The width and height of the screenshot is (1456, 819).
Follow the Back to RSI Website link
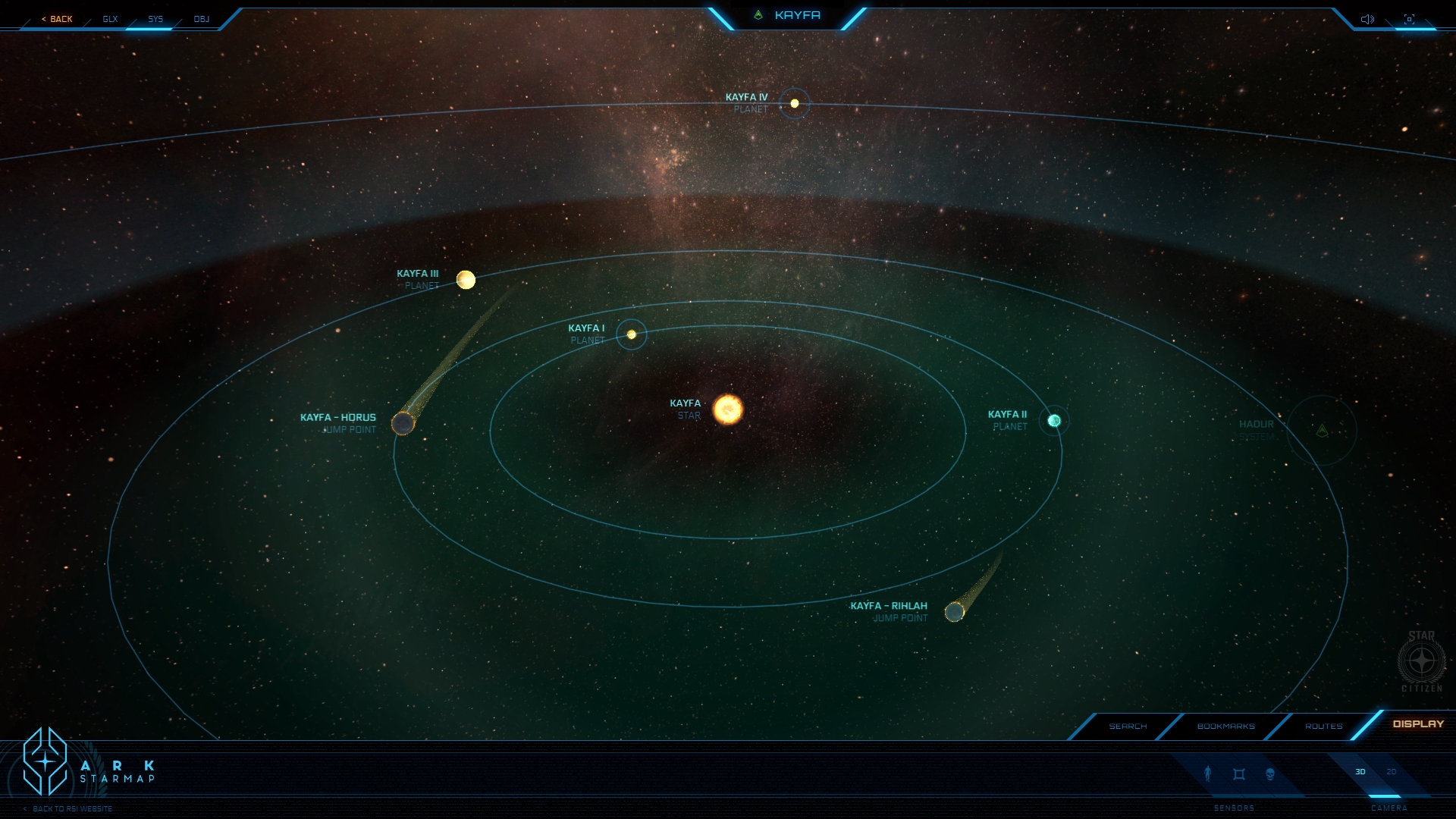(x=72, y=809)
